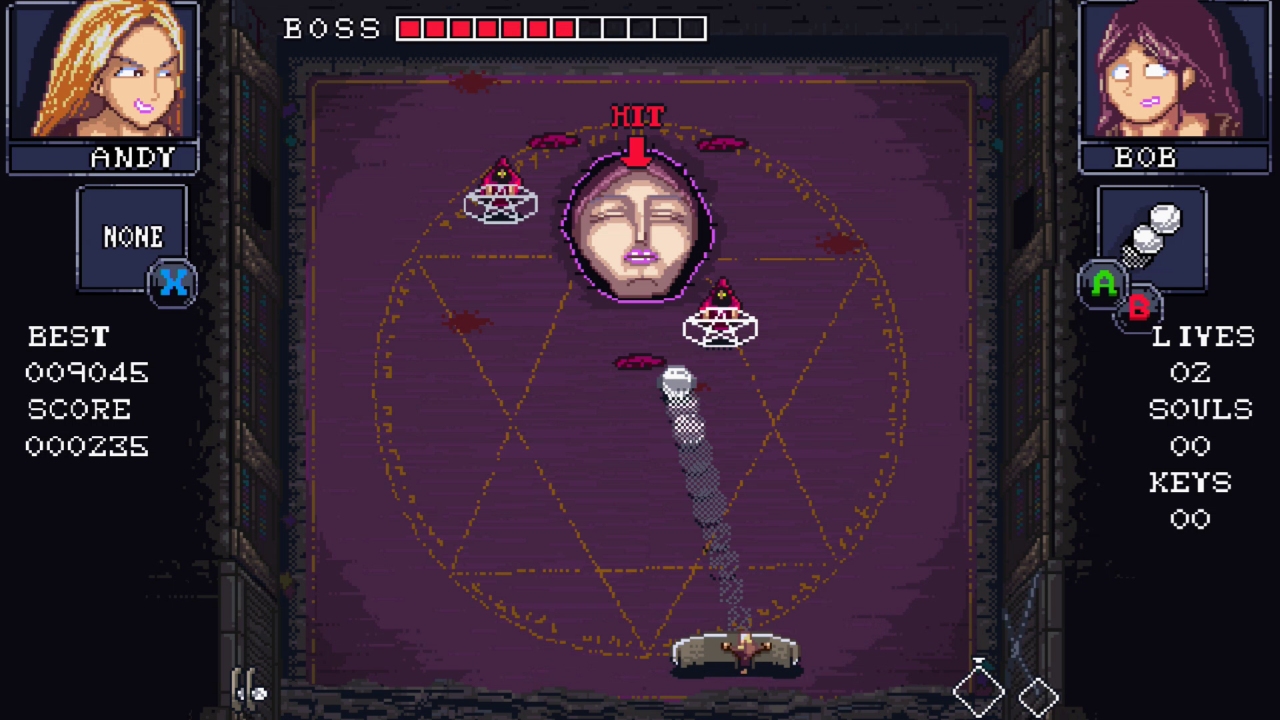Image resolution: width=1280 pixels, height=720 pixels.
Task: Click the blue X button icon below NONE
Action: click(x=174, y=284)
